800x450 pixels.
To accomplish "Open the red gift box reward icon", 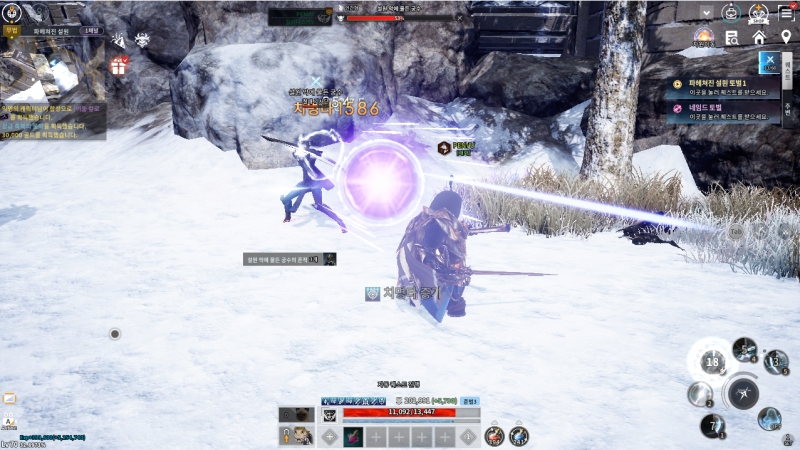I will point(119,67).
